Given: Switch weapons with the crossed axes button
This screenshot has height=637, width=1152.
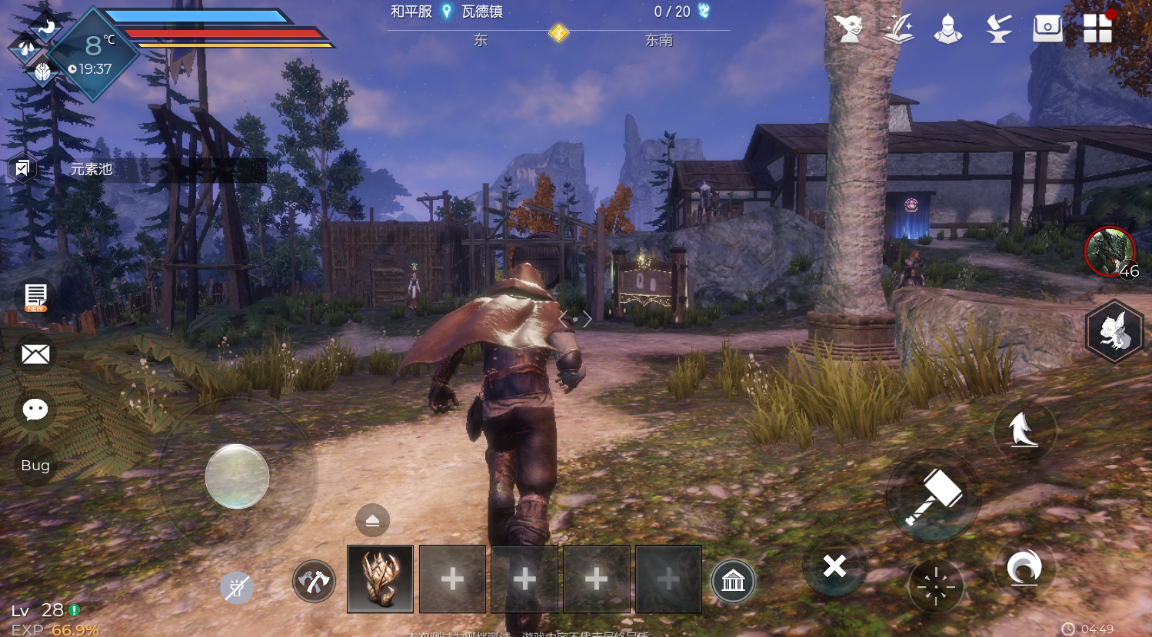Looking at the screenshot, I should point(313,580).
